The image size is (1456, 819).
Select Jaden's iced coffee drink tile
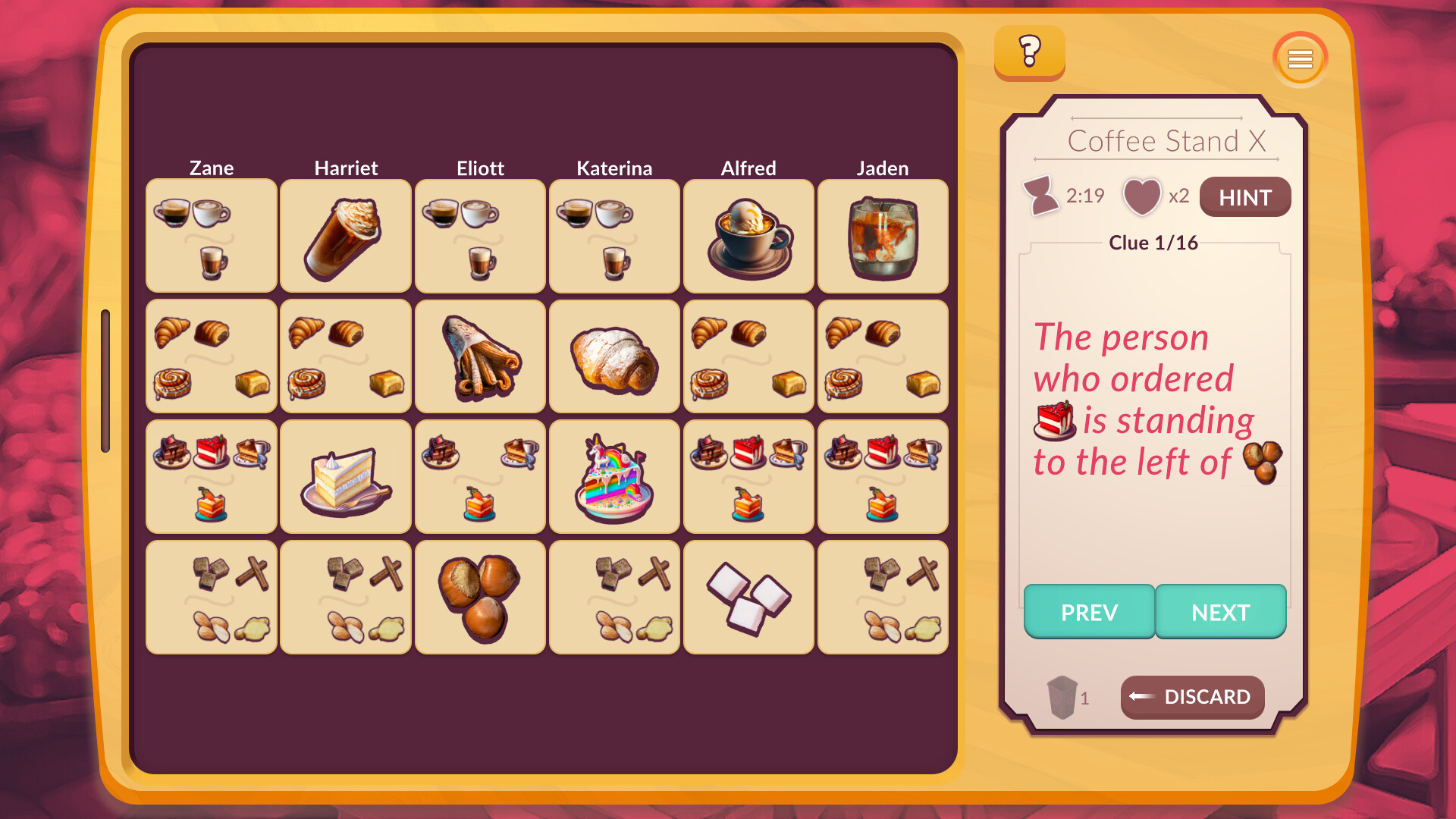click(x=883, y=236)
